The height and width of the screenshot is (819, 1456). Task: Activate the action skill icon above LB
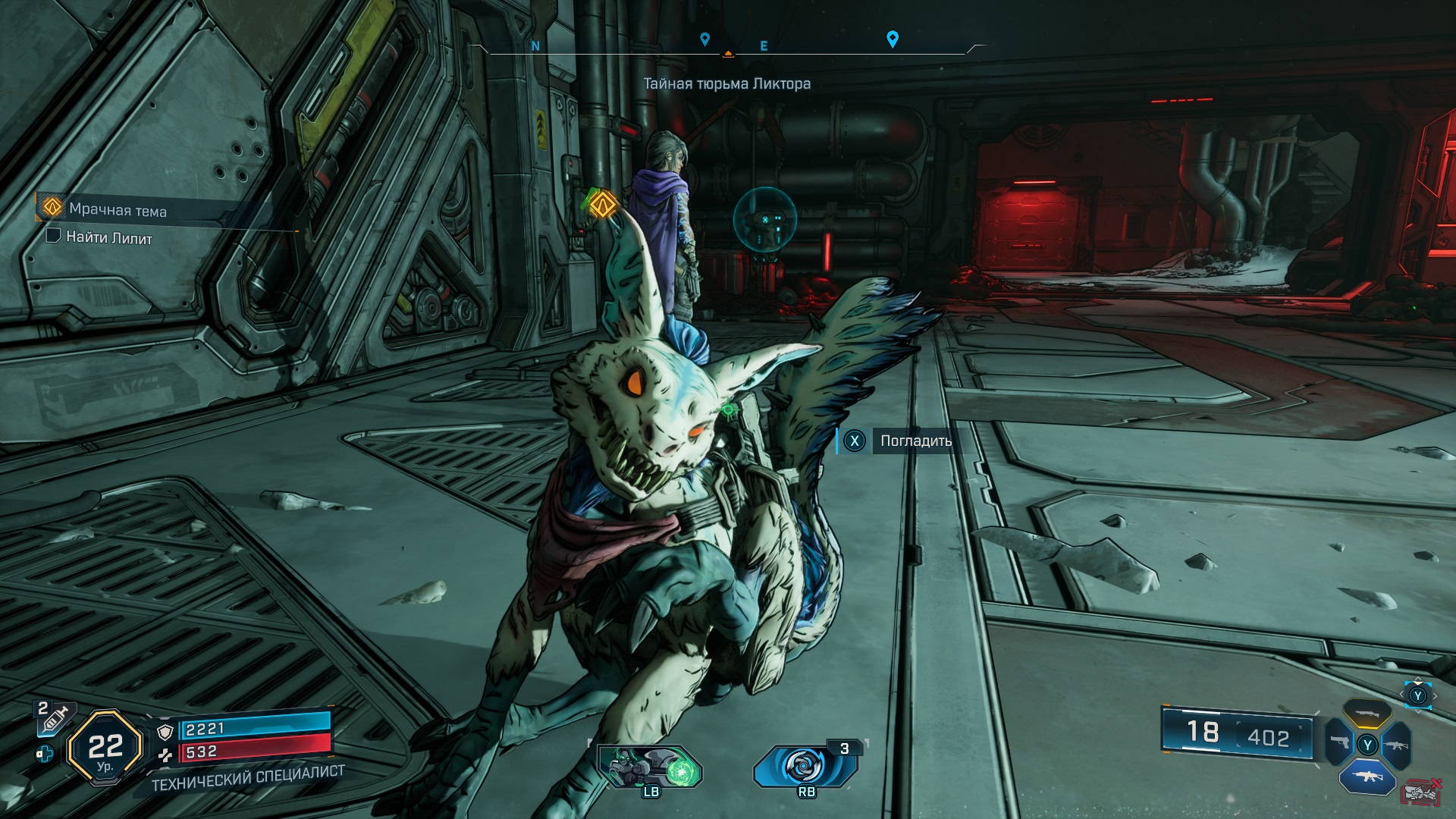tap(651, 767)
